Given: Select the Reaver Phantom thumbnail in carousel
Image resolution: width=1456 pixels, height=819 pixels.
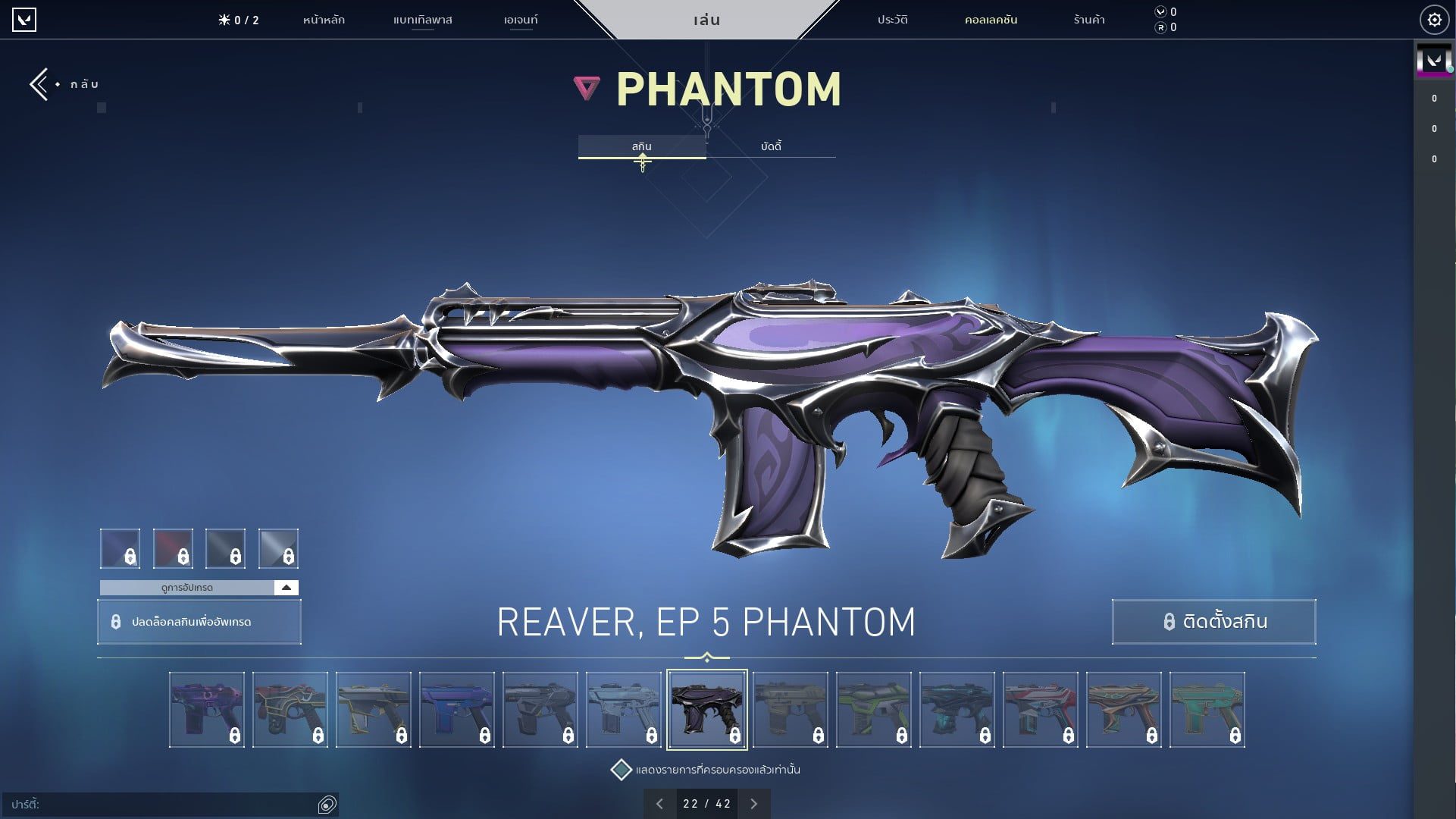Looking at the screenshot, I should tap(707, 708).
